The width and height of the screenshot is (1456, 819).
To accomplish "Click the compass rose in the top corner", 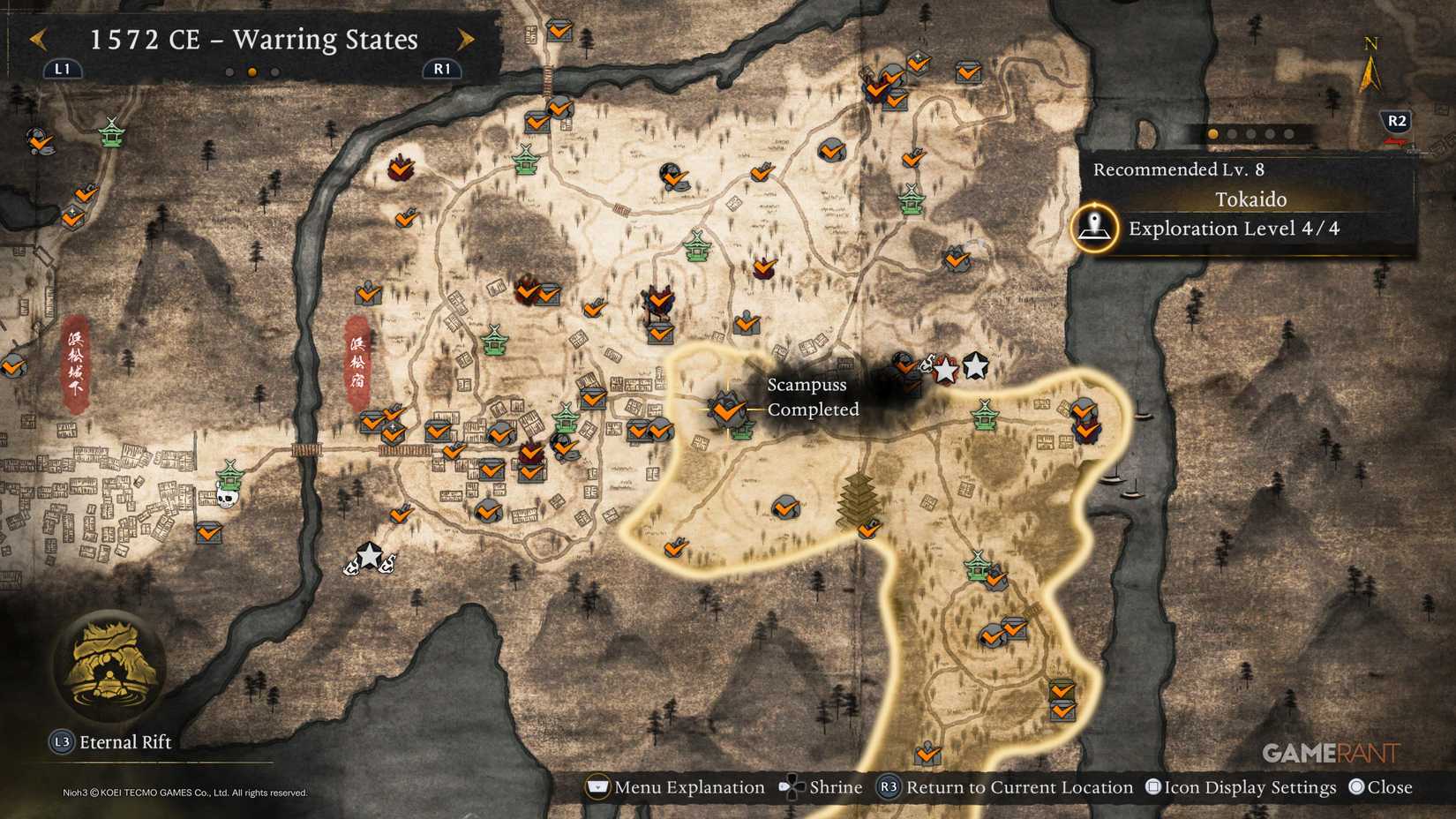I will click(1370, 66).
